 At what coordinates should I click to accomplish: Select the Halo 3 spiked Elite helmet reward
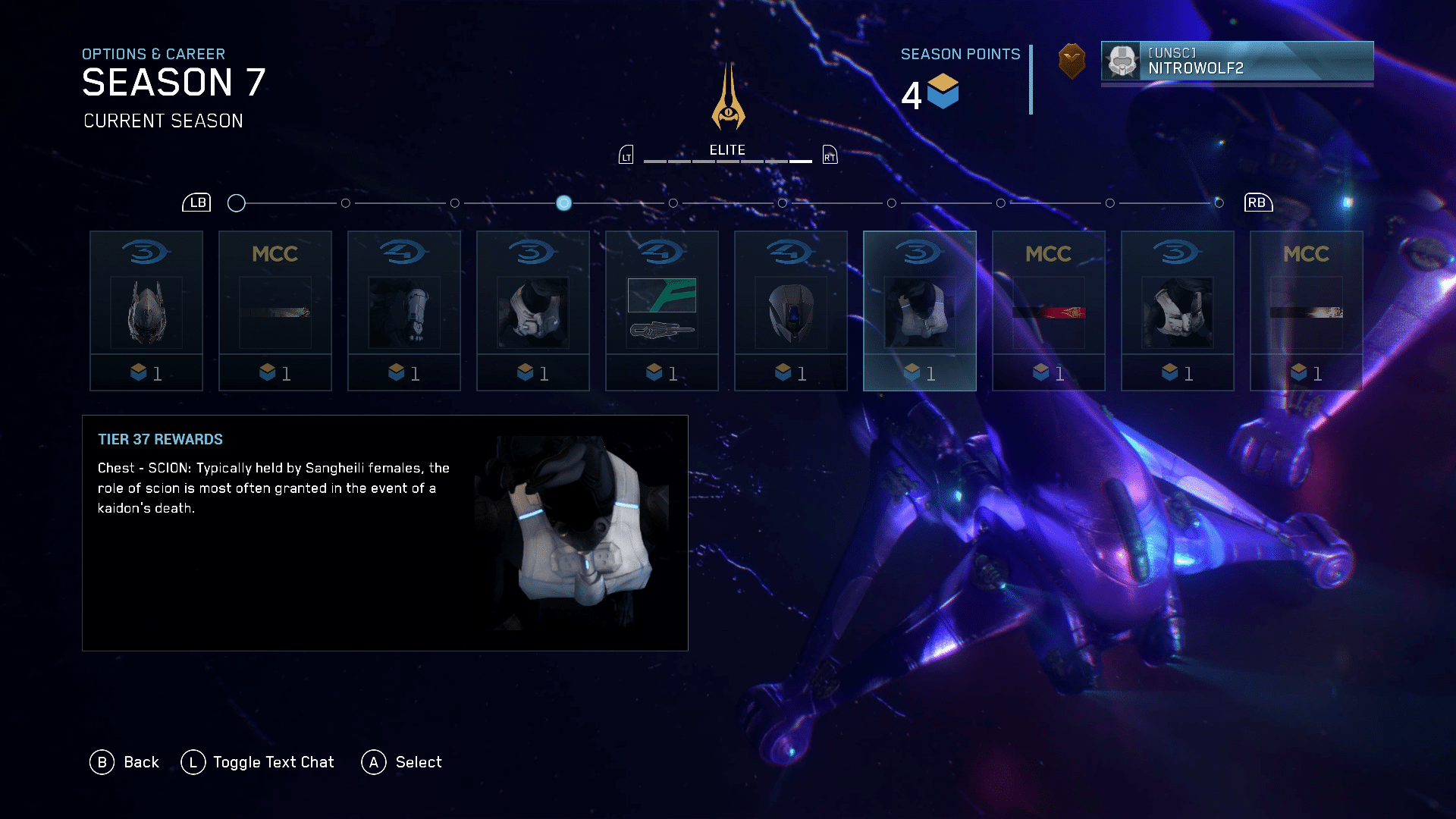pos(146,311)
